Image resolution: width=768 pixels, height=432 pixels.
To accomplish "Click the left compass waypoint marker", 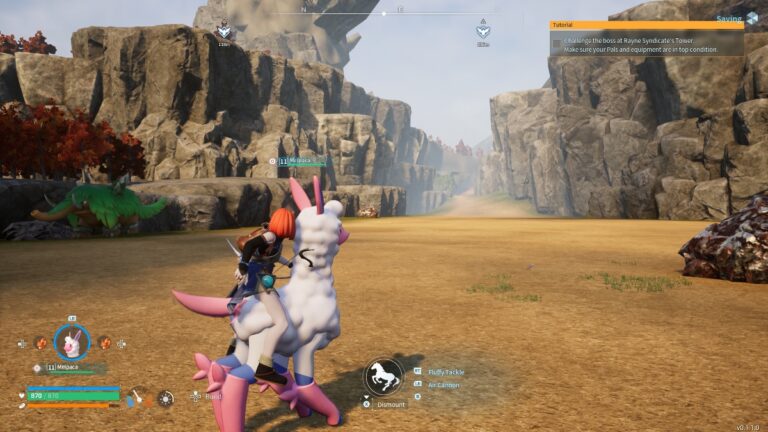I will [x=223, y=32].
